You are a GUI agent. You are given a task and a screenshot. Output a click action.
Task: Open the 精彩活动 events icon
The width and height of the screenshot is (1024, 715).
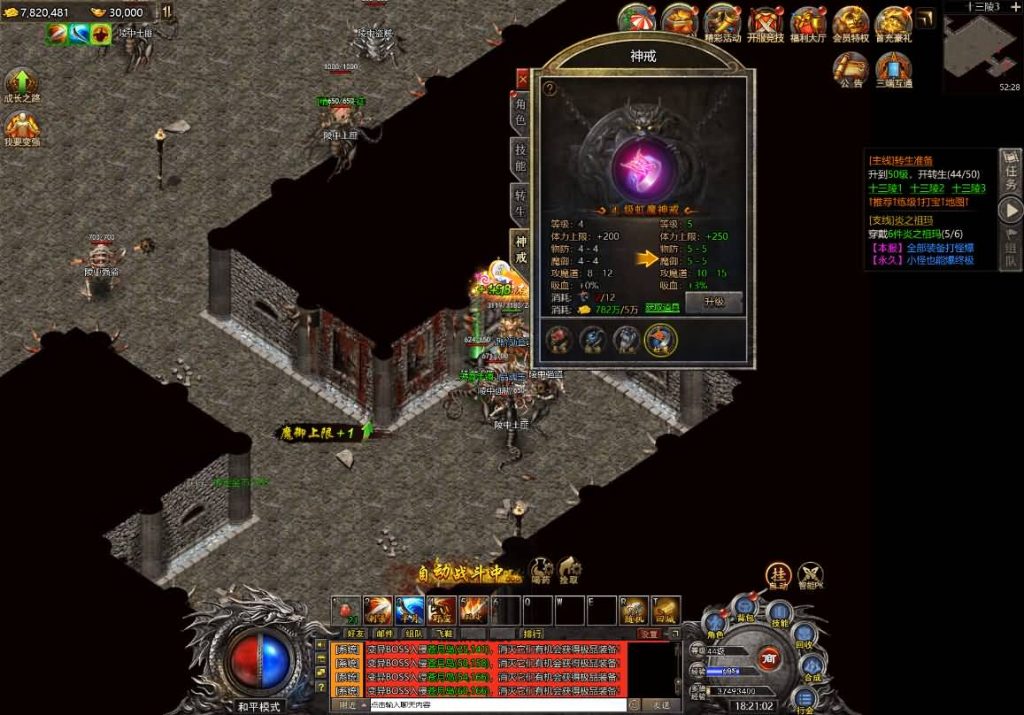722,24
